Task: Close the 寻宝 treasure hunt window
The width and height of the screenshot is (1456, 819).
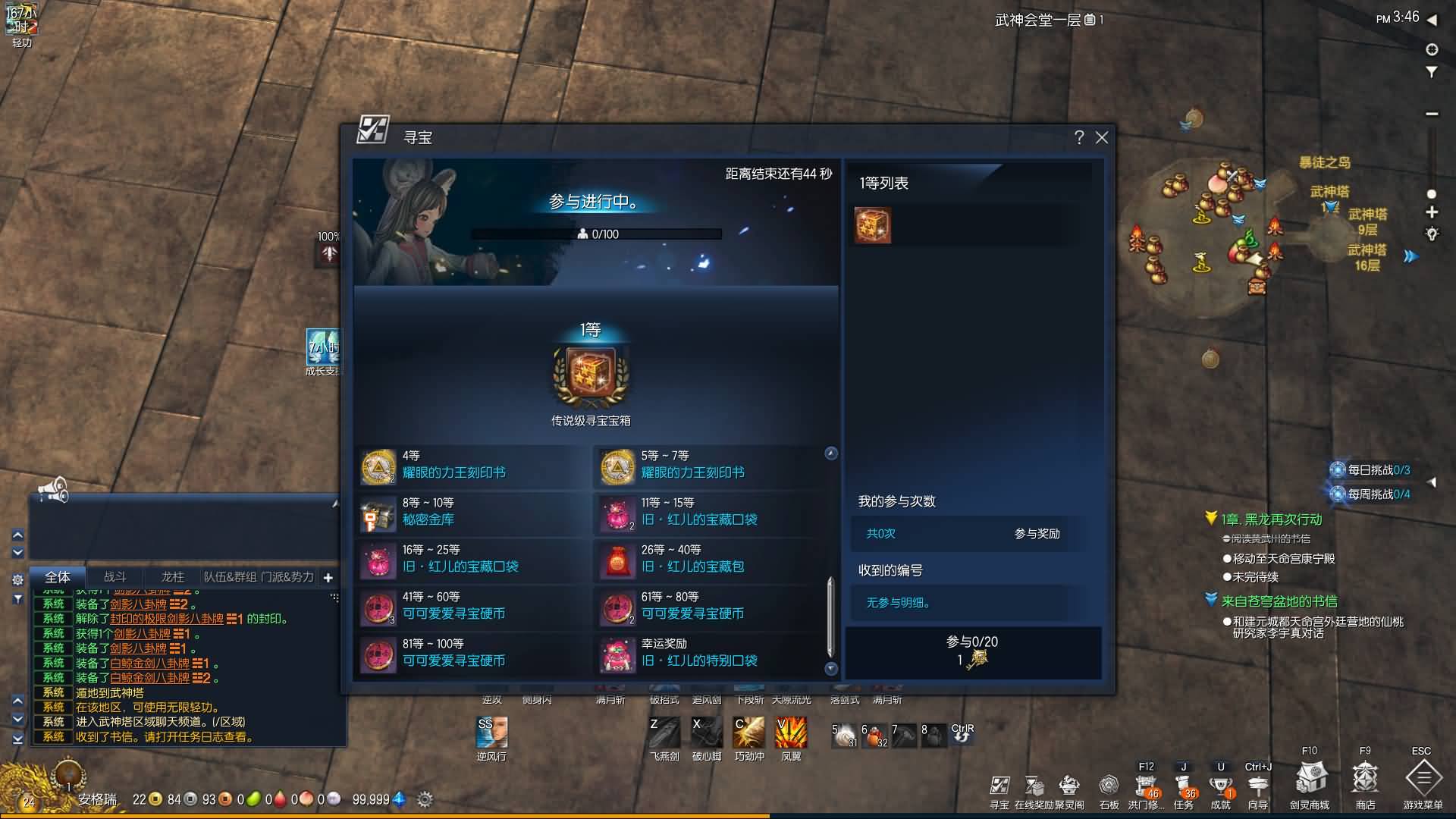Action: [x=1102, y=137]
